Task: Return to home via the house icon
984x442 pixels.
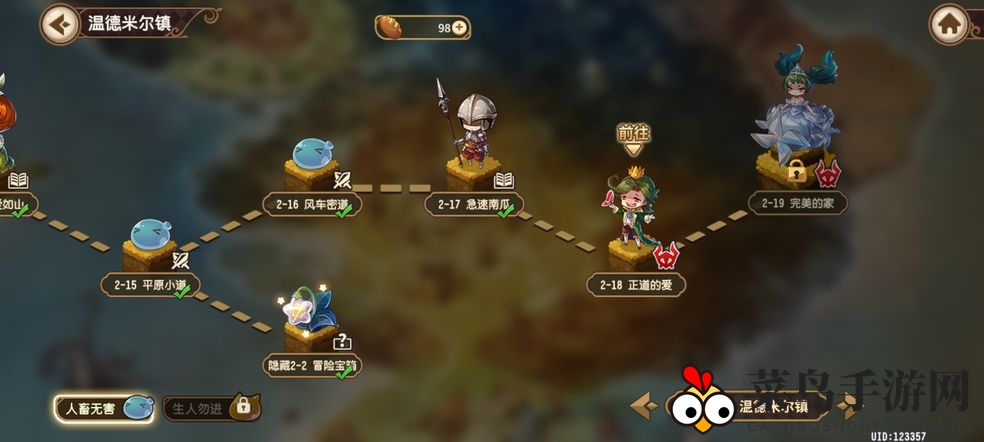Action: coord(949,24)
